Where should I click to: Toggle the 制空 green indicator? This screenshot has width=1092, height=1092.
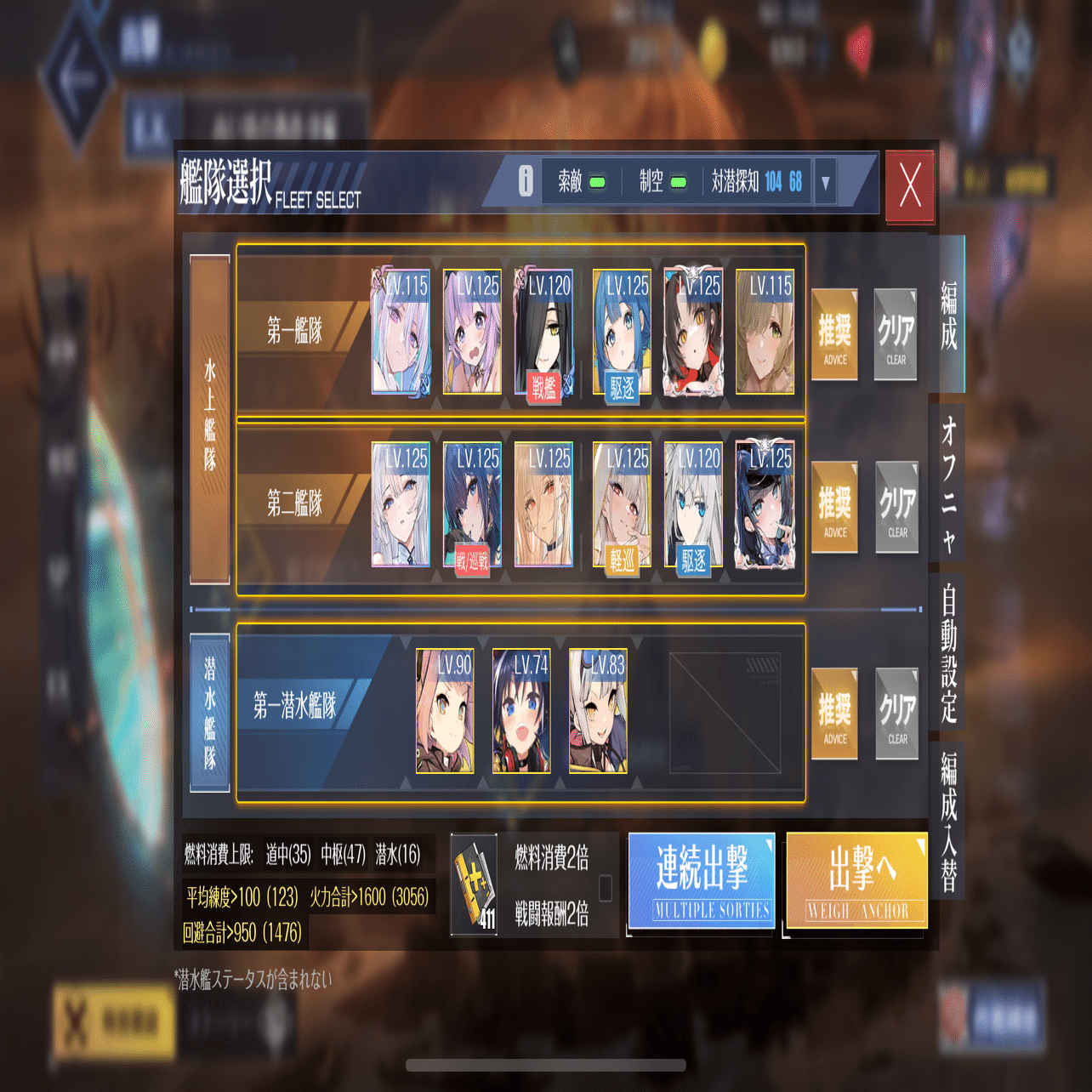[x=679, y=182]
